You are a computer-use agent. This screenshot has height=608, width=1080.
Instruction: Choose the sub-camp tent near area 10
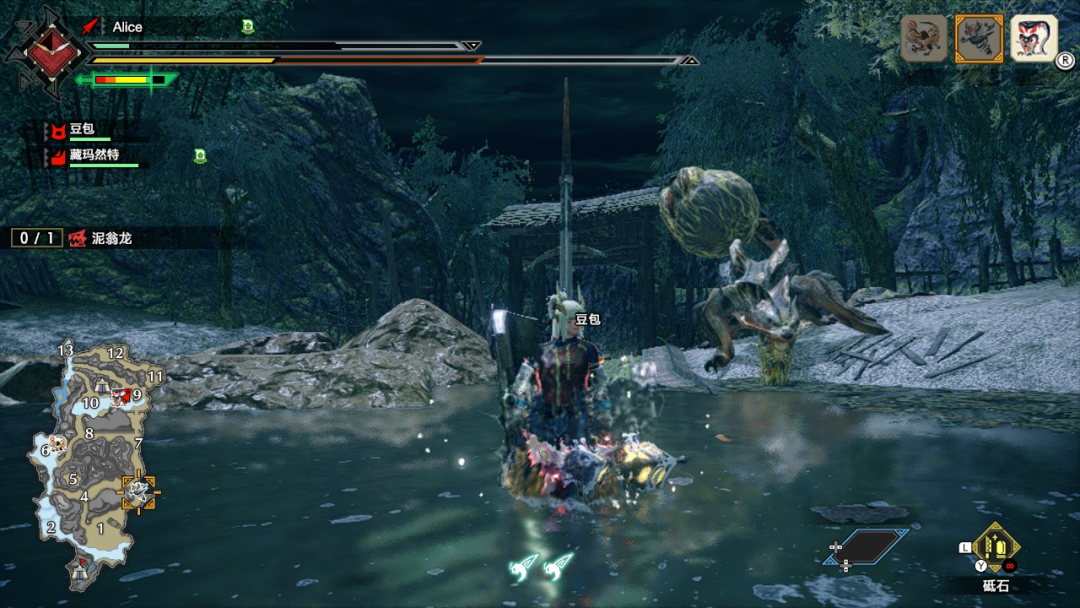[103, 386]
